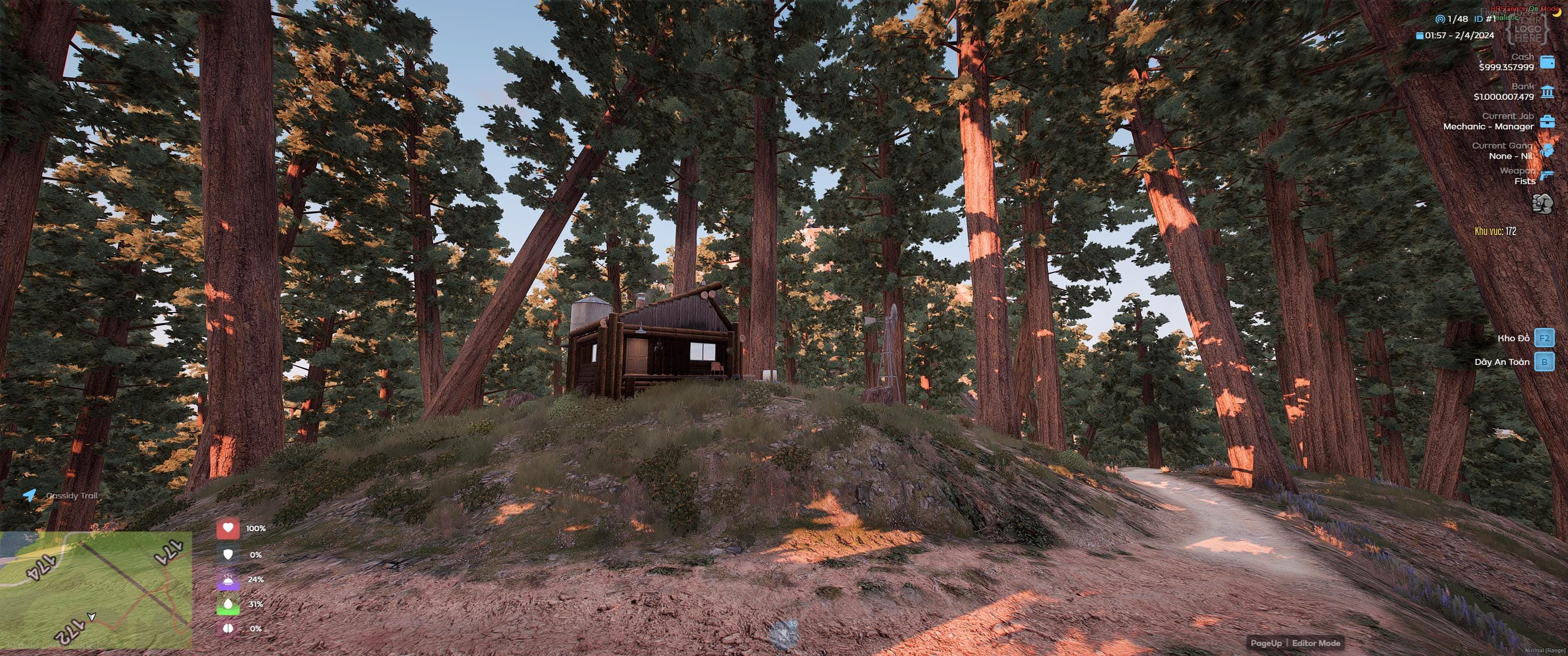Click the Current Gang icon

[x=1547, y=151]
